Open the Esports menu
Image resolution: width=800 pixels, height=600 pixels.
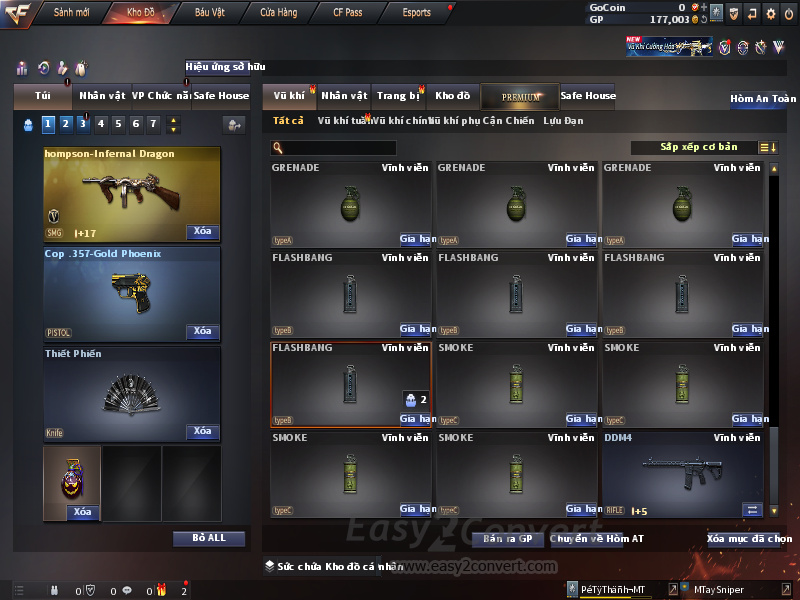(416, 13)
